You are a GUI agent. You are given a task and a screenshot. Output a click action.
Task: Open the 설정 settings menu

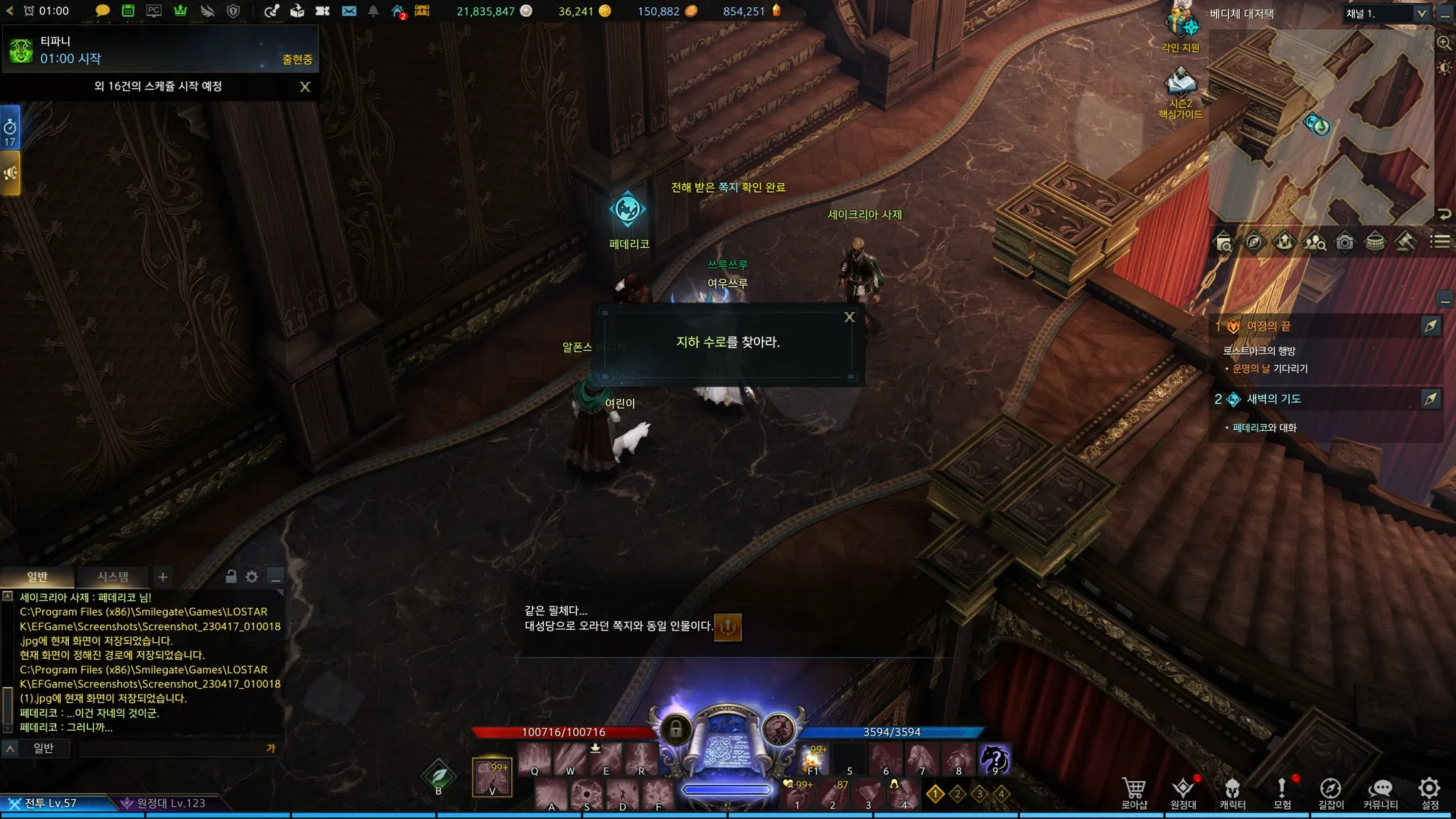pos(1430,793)
